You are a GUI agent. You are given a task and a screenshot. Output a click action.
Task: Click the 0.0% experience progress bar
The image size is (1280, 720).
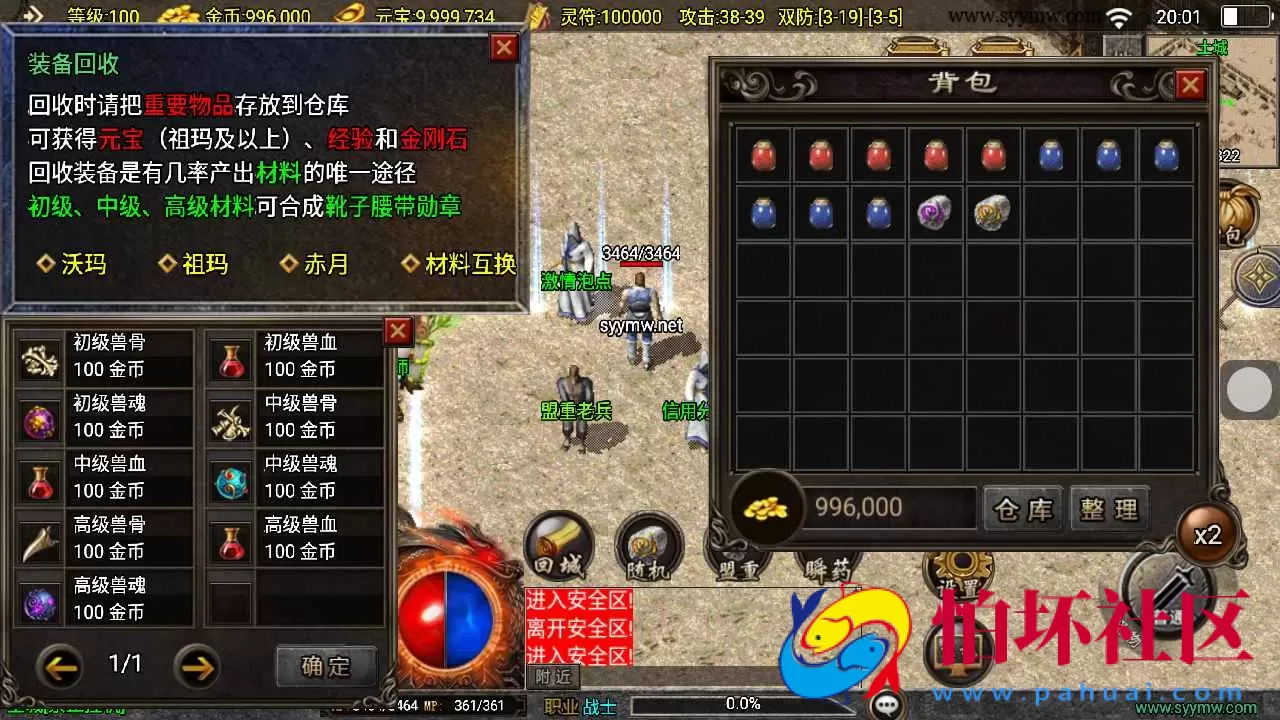pos(745,702)
